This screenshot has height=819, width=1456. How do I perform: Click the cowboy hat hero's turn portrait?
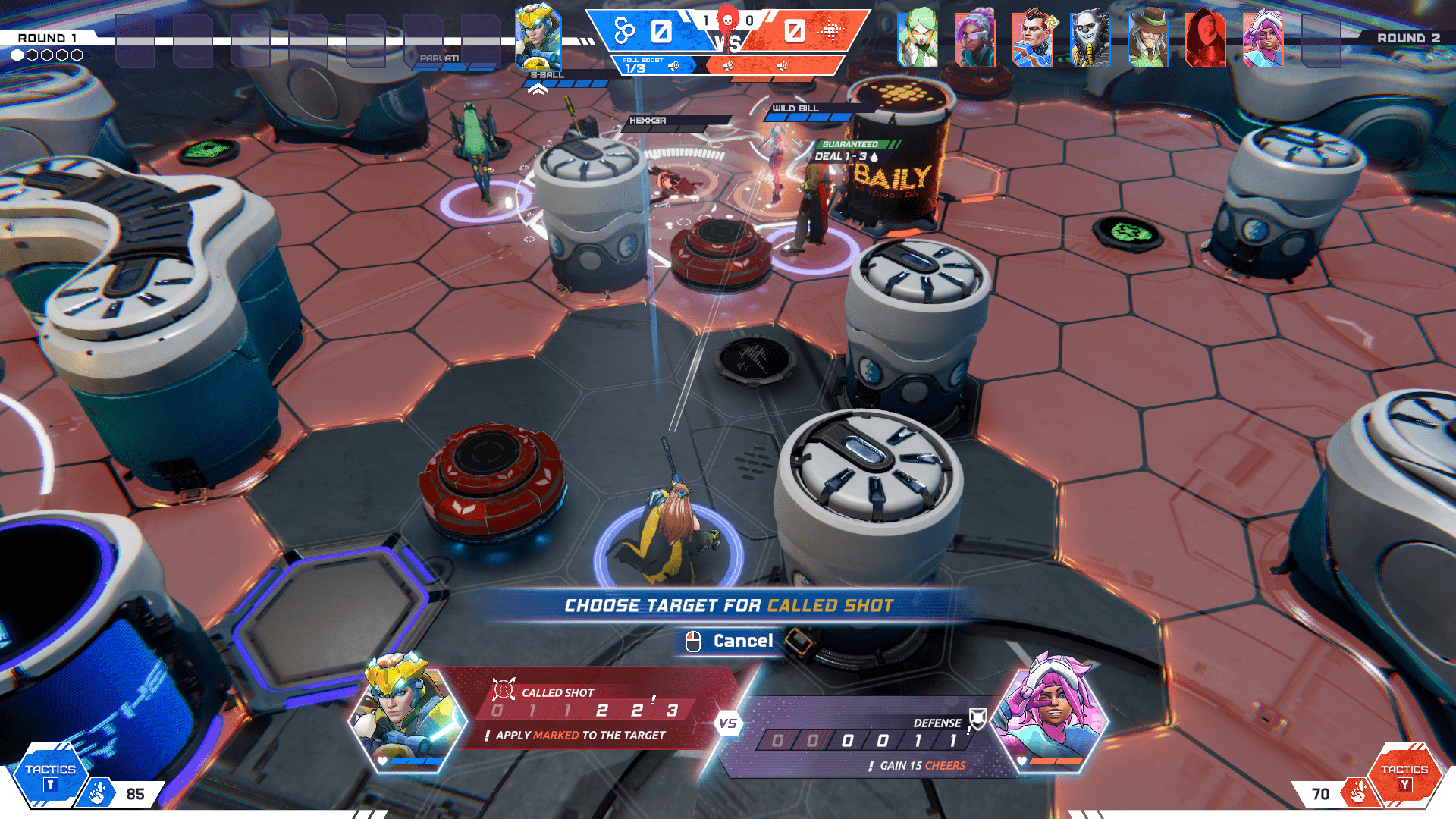coord(1147,38)
